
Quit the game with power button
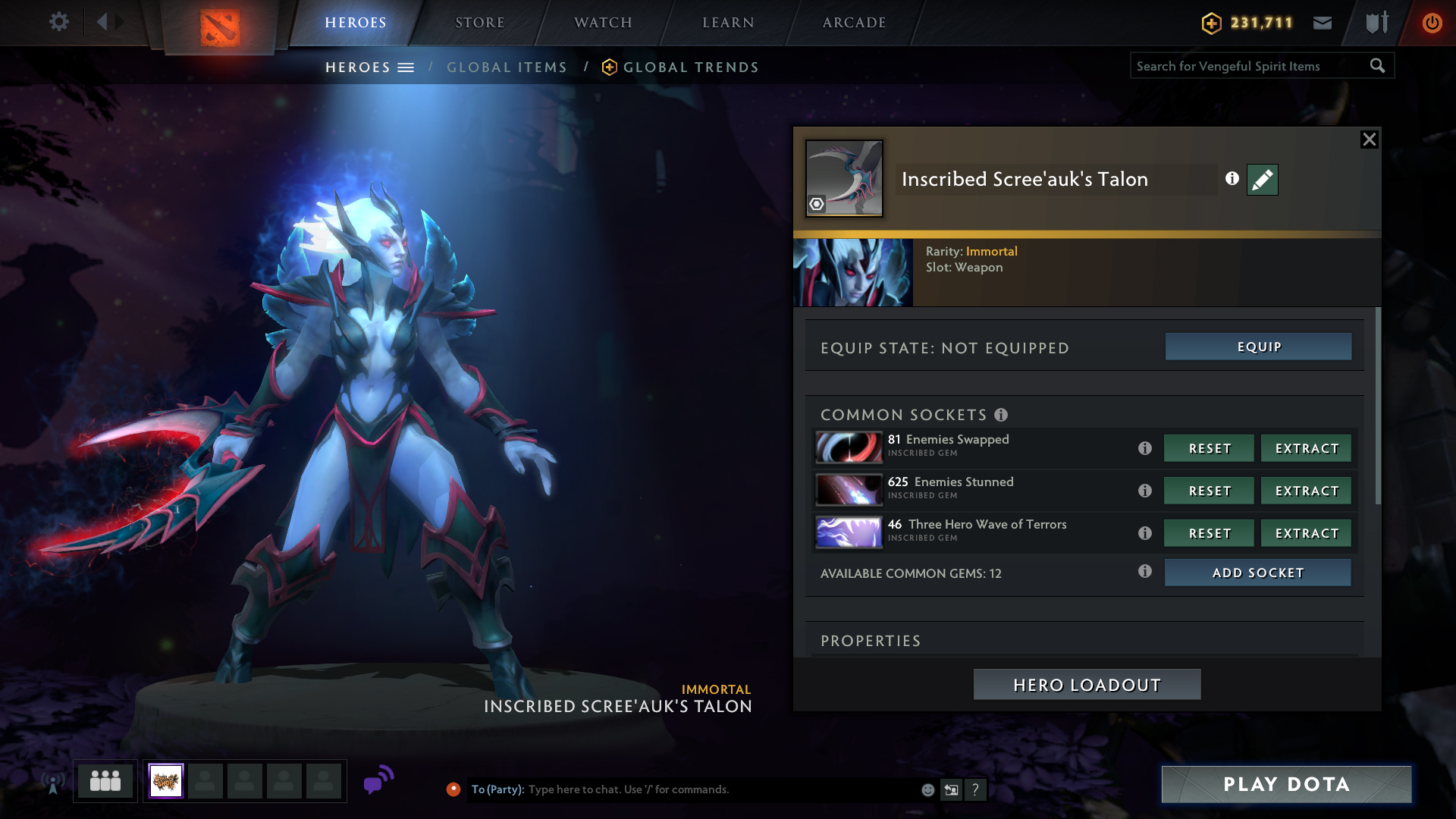click(x=1432, y=23)
